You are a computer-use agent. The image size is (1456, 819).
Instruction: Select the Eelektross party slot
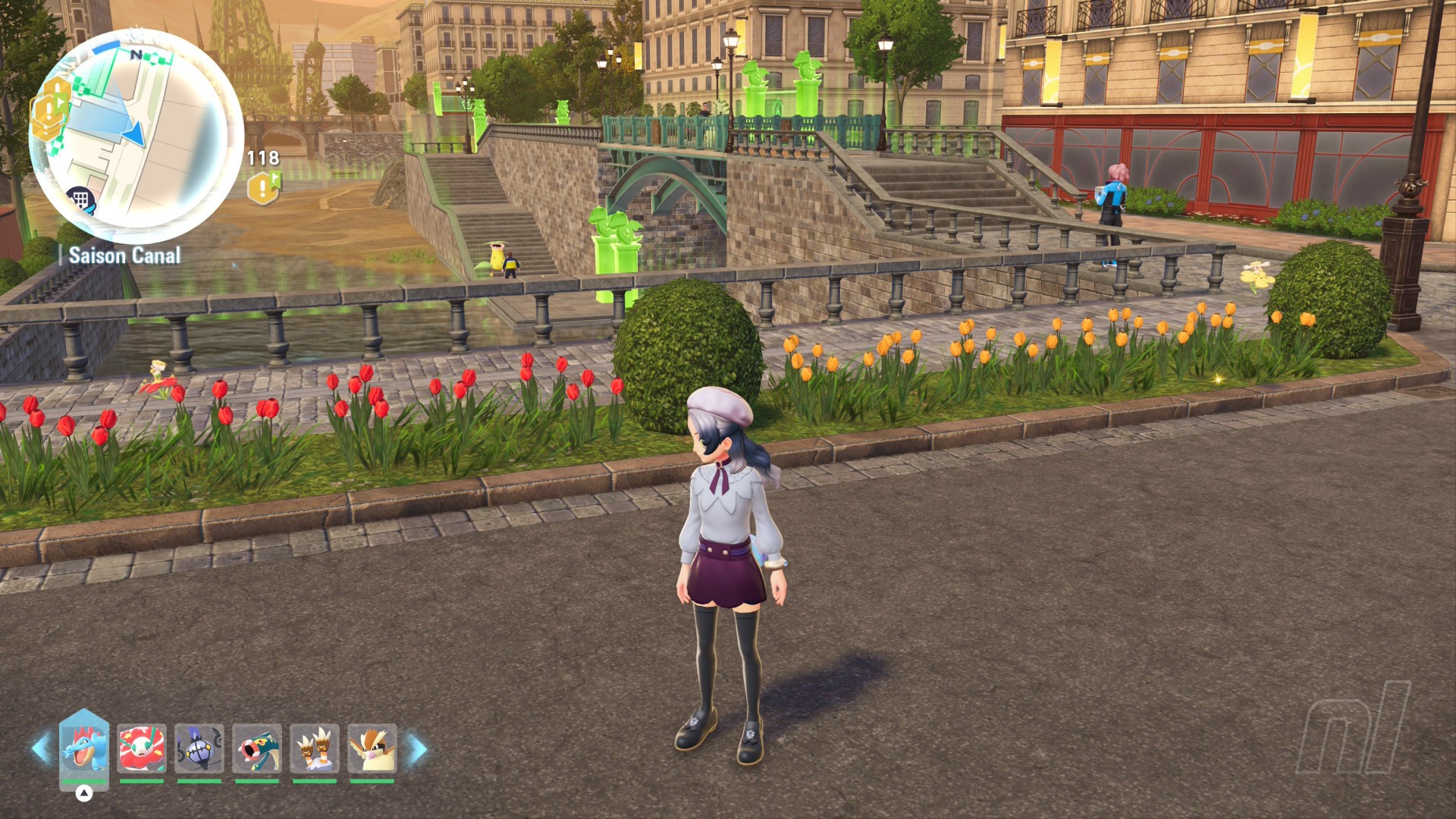point(257,748)
